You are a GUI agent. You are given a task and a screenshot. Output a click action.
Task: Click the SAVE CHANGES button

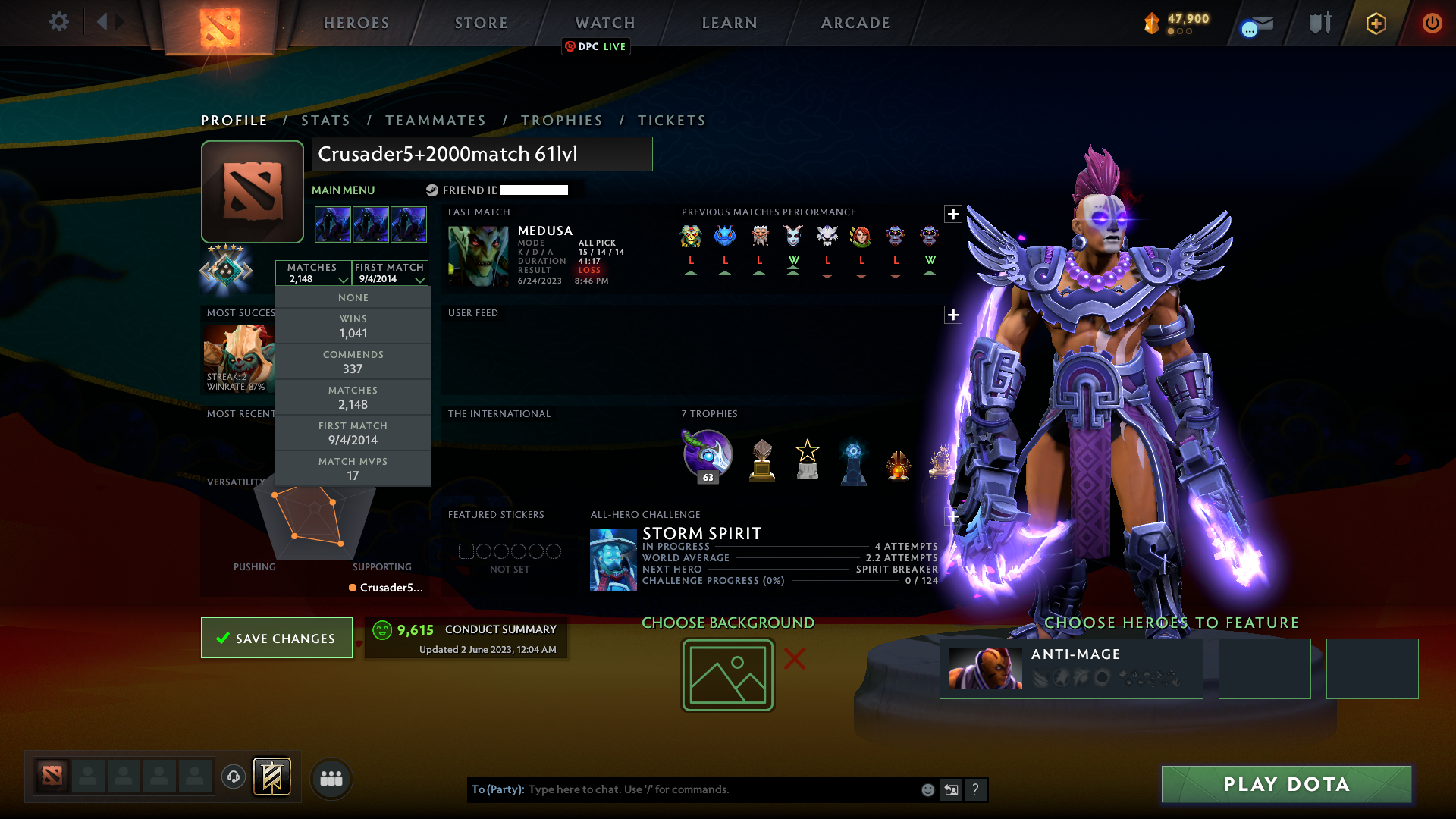pyautogui.click(x=276, y=638)
